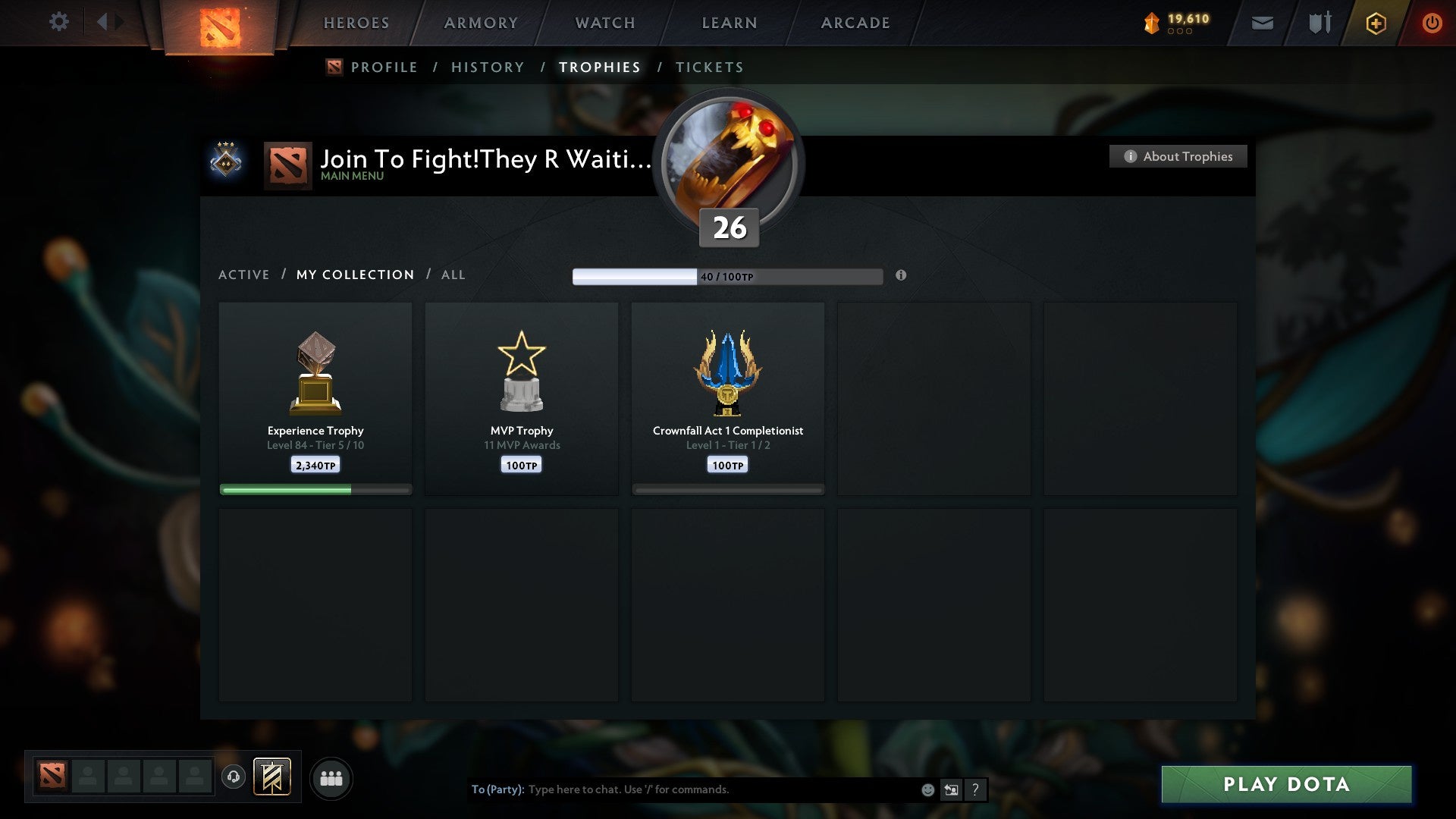Screen dimensions: 1456x819
Task: Open the settings gear icon
Action: (x=59, y=22)
